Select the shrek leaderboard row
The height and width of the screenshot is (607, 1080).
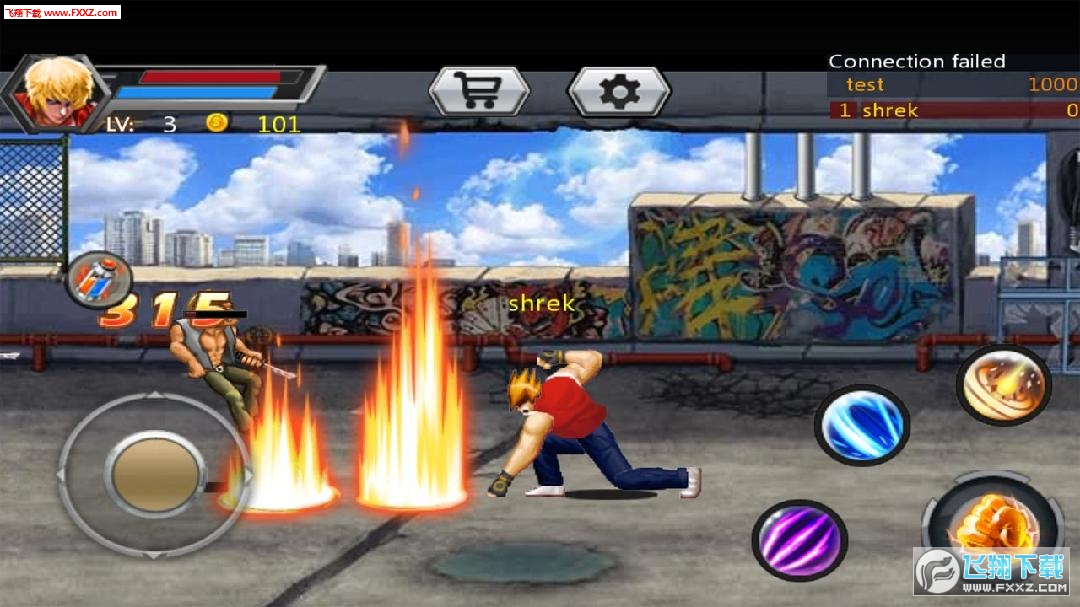click(x=953, y=110)
